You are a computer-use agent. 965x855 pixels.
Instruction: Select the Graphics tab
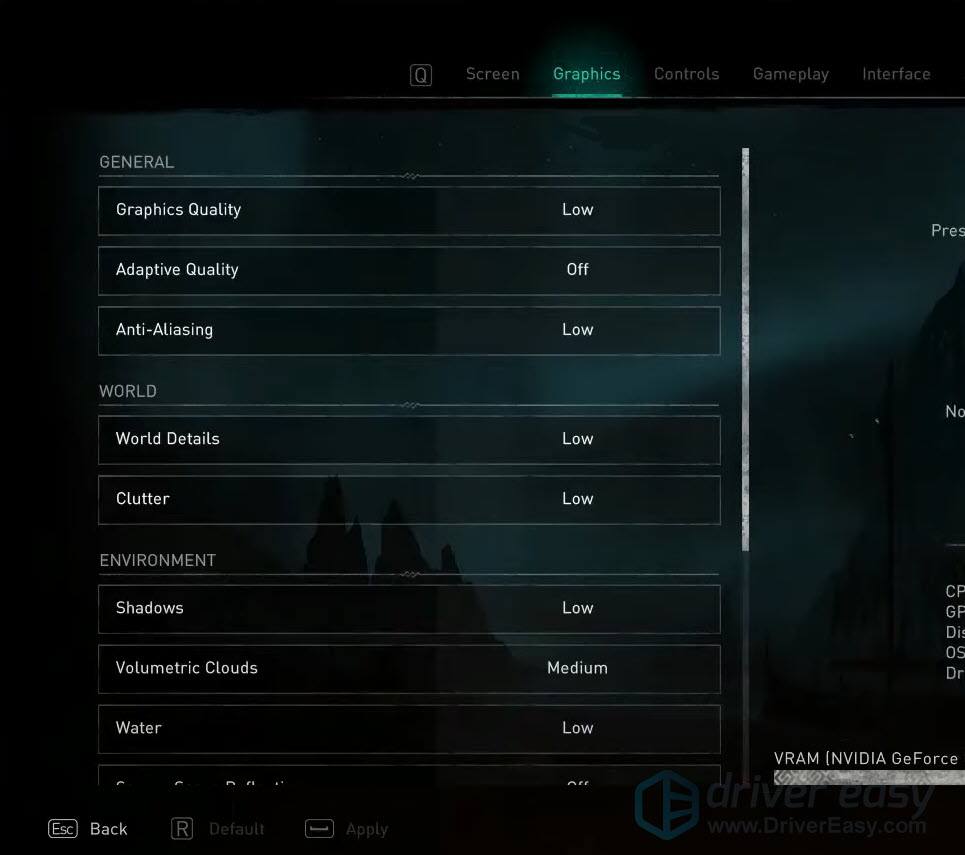click(586, 74)
